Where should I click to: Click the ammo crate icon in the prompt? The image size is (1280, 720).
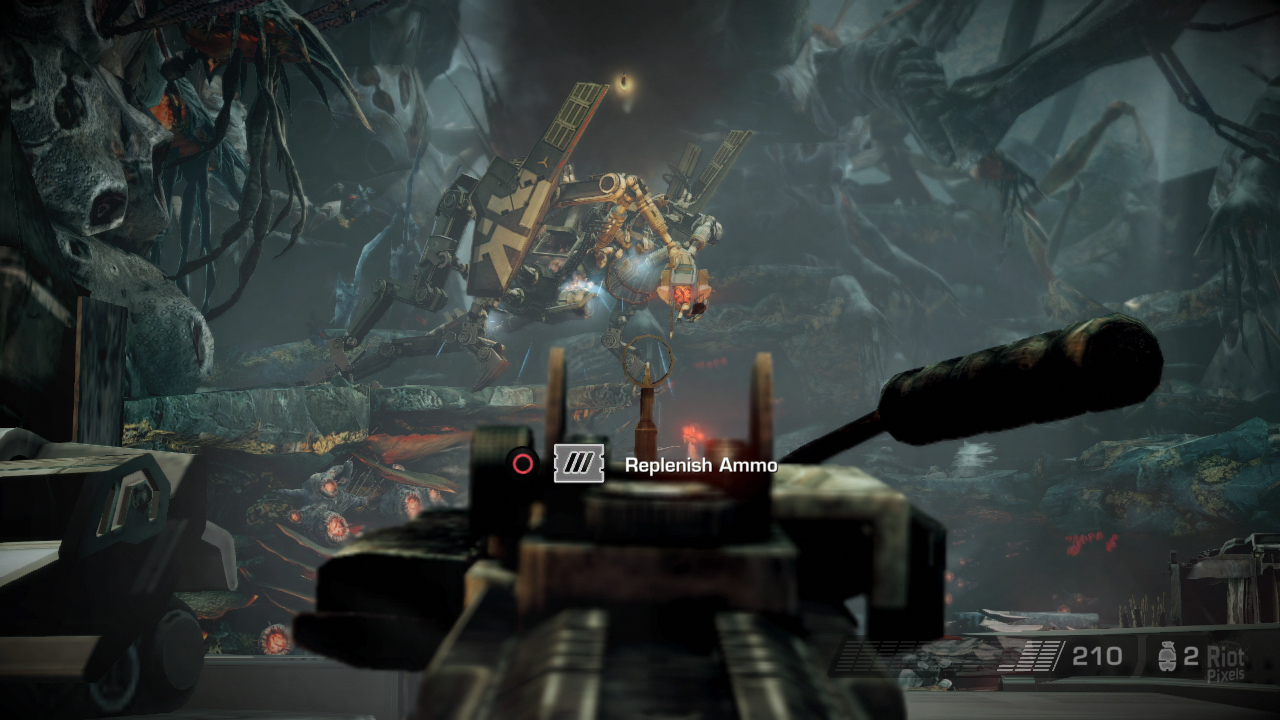[578, 463]
